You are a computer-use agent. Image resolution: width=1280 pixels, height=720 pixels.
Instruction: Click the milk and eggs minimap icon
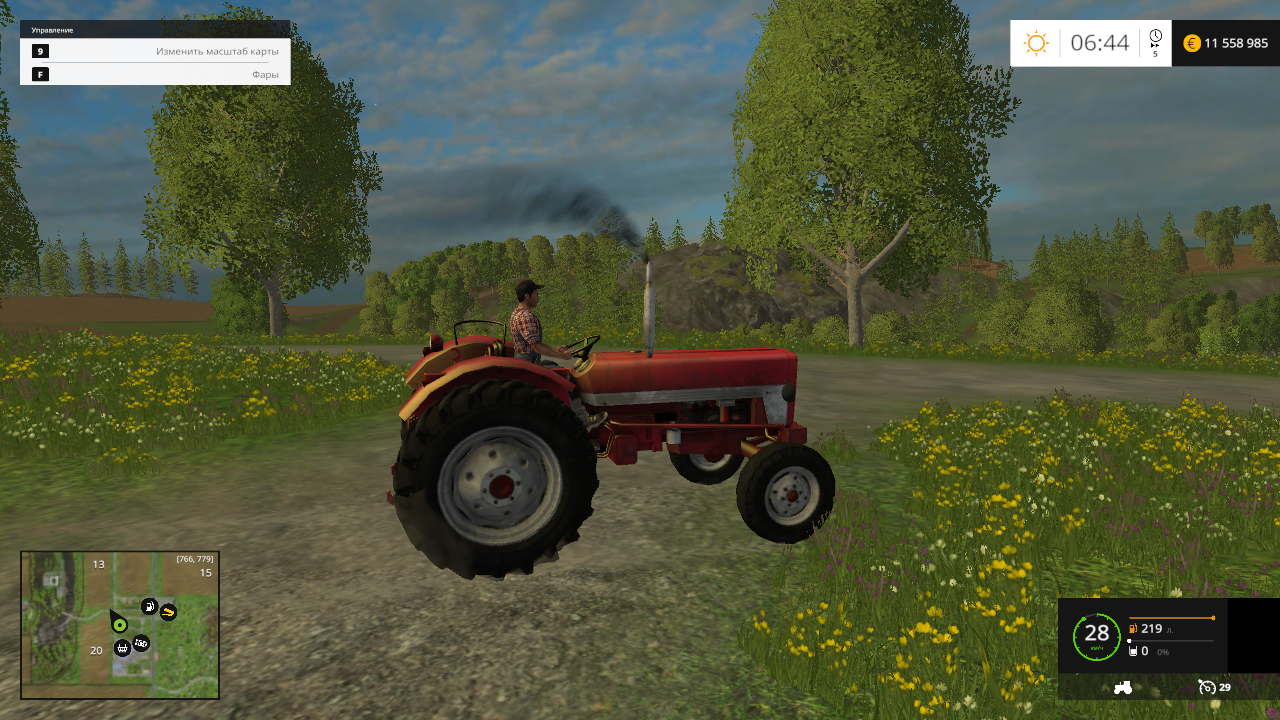tap(140, 643)
